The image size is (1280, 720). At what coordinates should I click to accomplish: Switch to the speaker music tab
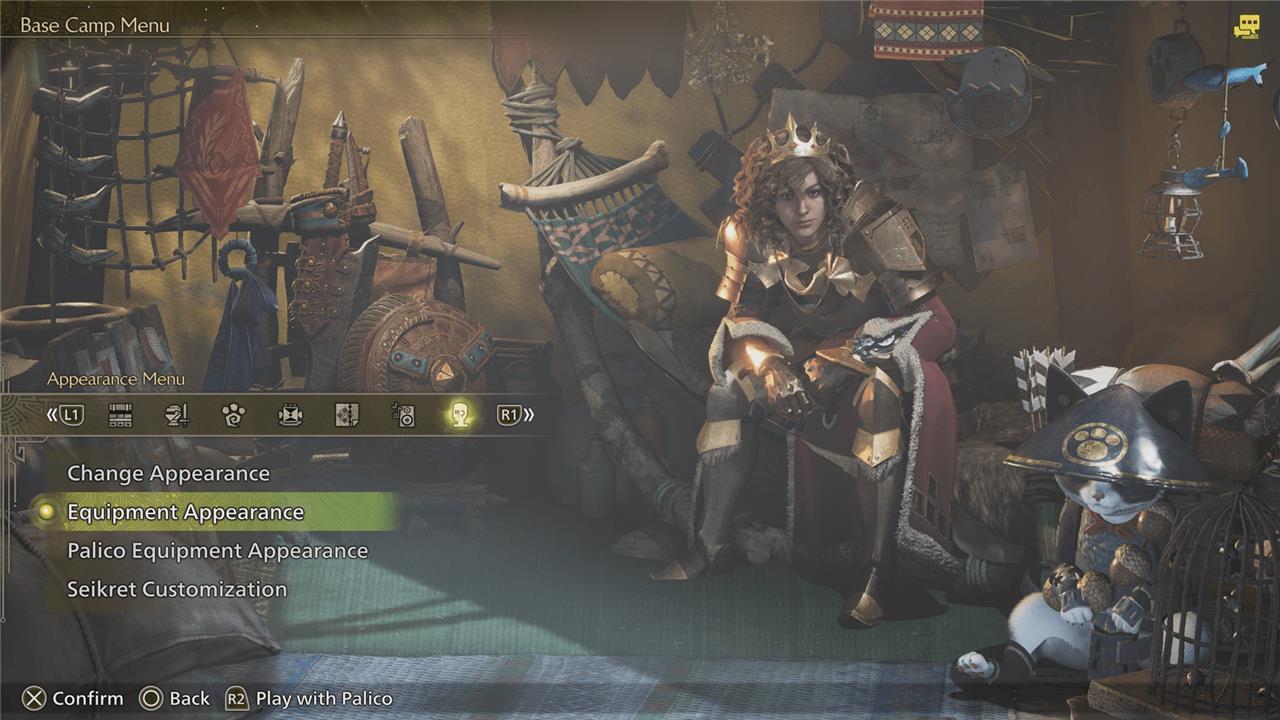click(403, 415)
